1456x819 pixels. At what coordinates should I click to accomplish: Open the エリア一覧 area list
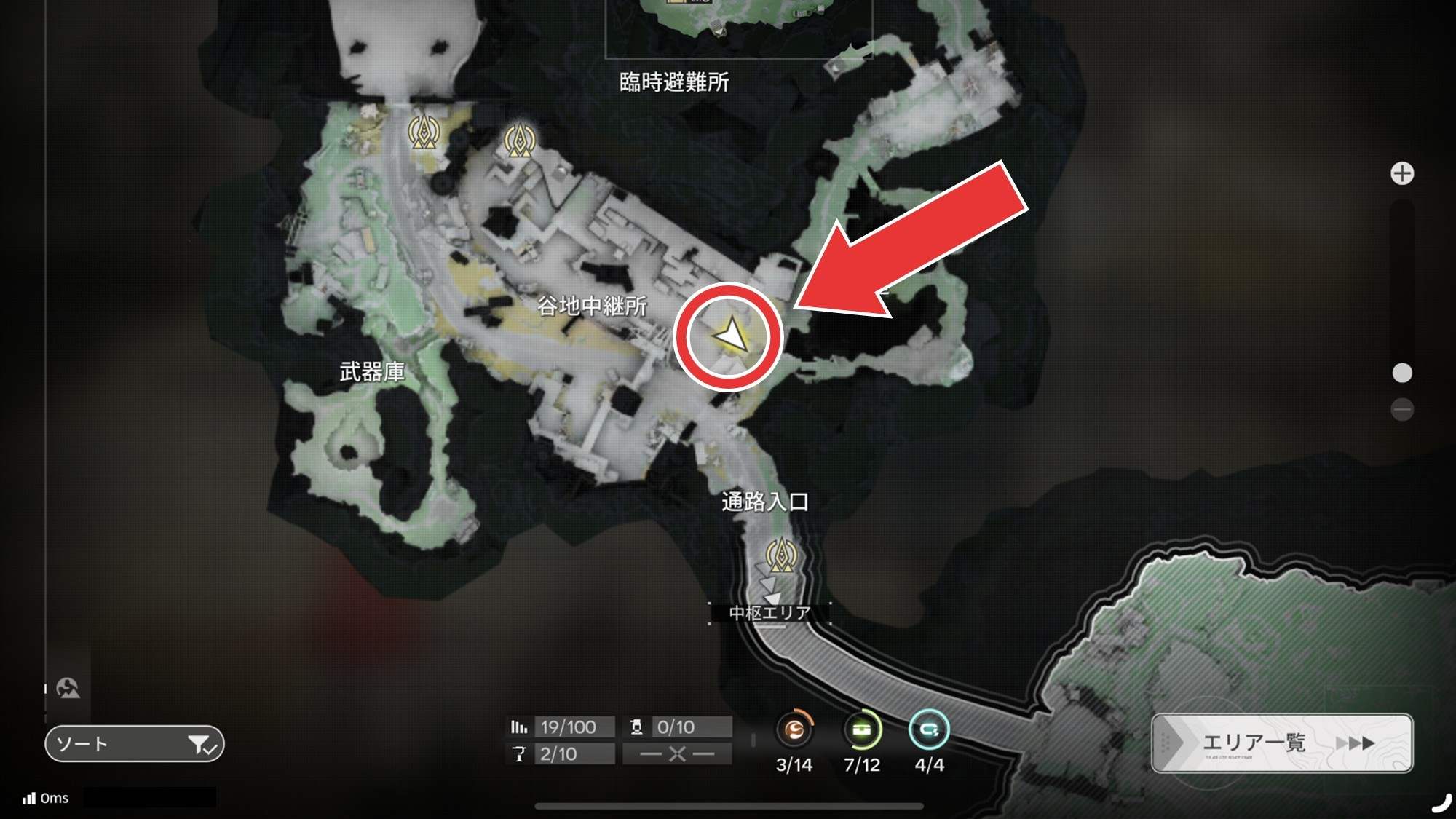pyautogui.click(x=1281, y=743)
